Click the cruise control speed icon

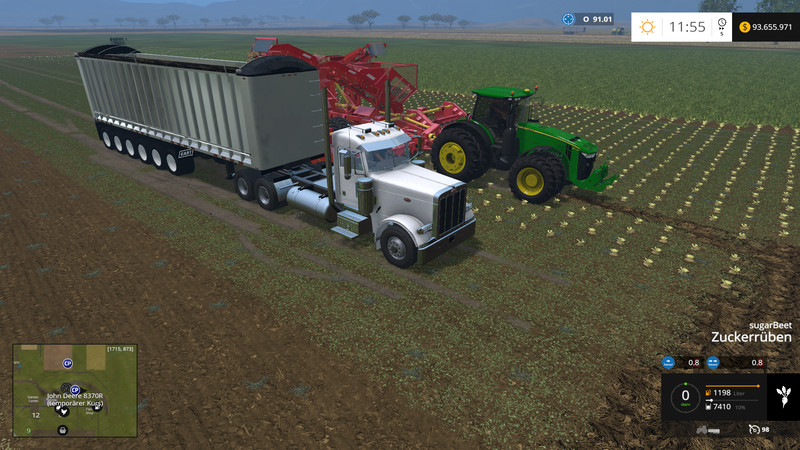[x=754, y=429]
